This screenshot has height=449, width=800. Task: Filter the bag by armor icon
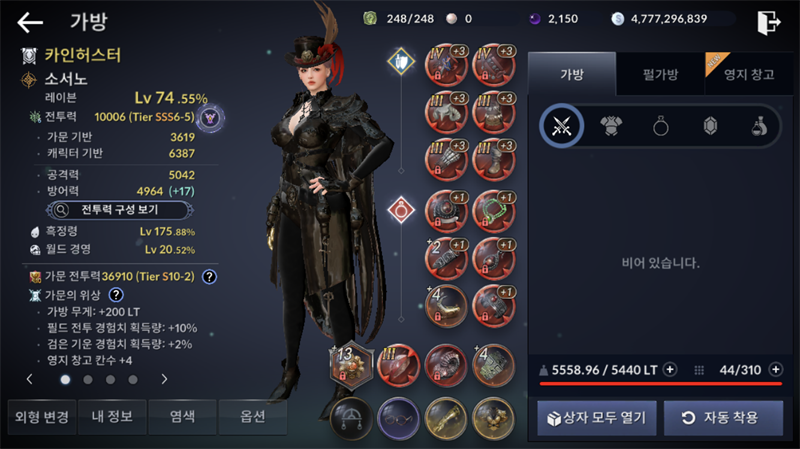(611, 125)
